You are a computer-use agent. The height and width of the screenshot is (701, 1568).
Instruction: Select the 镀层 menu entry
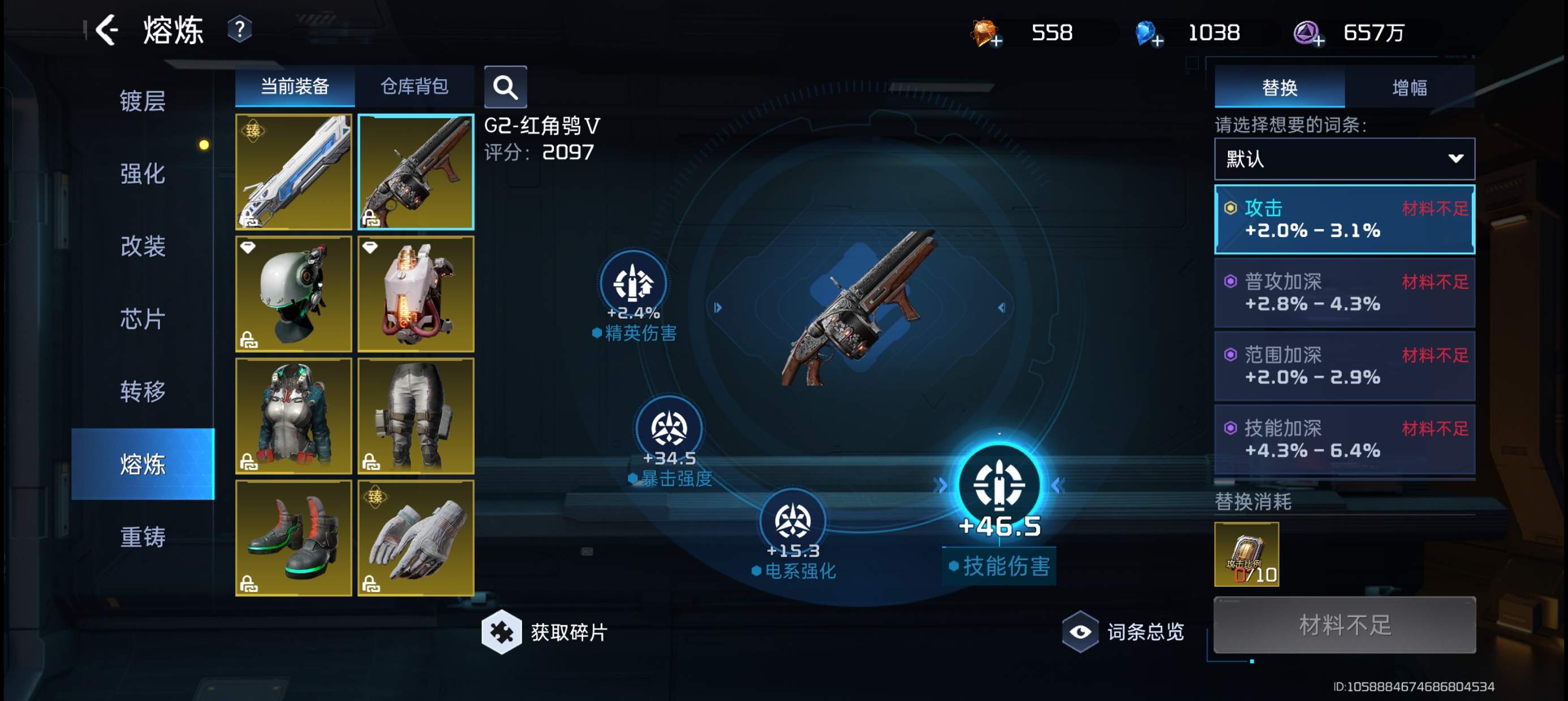pyautogui.click(x=143, y=101)
